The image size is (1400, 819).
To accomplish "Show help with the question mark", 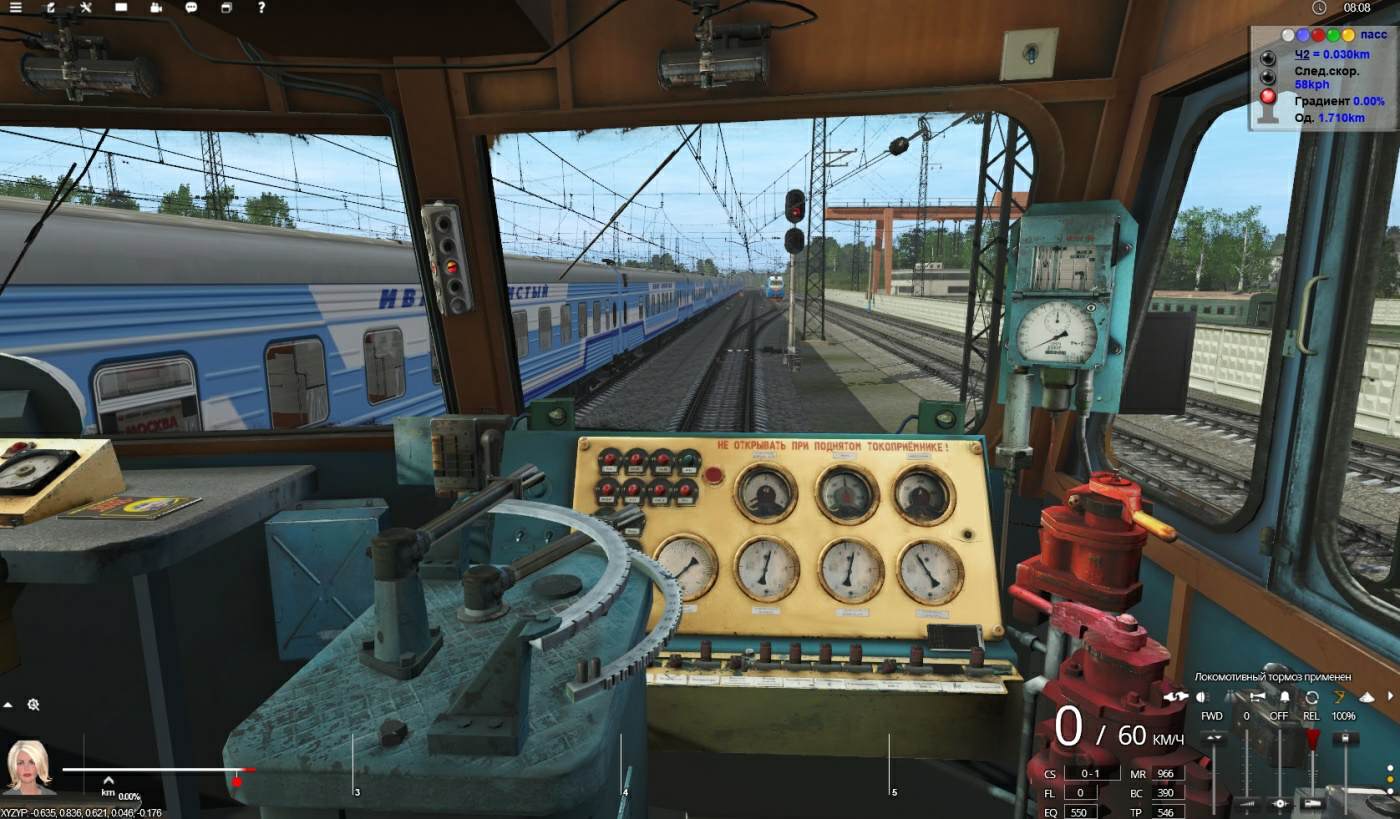I will click(x=261, y=8).
